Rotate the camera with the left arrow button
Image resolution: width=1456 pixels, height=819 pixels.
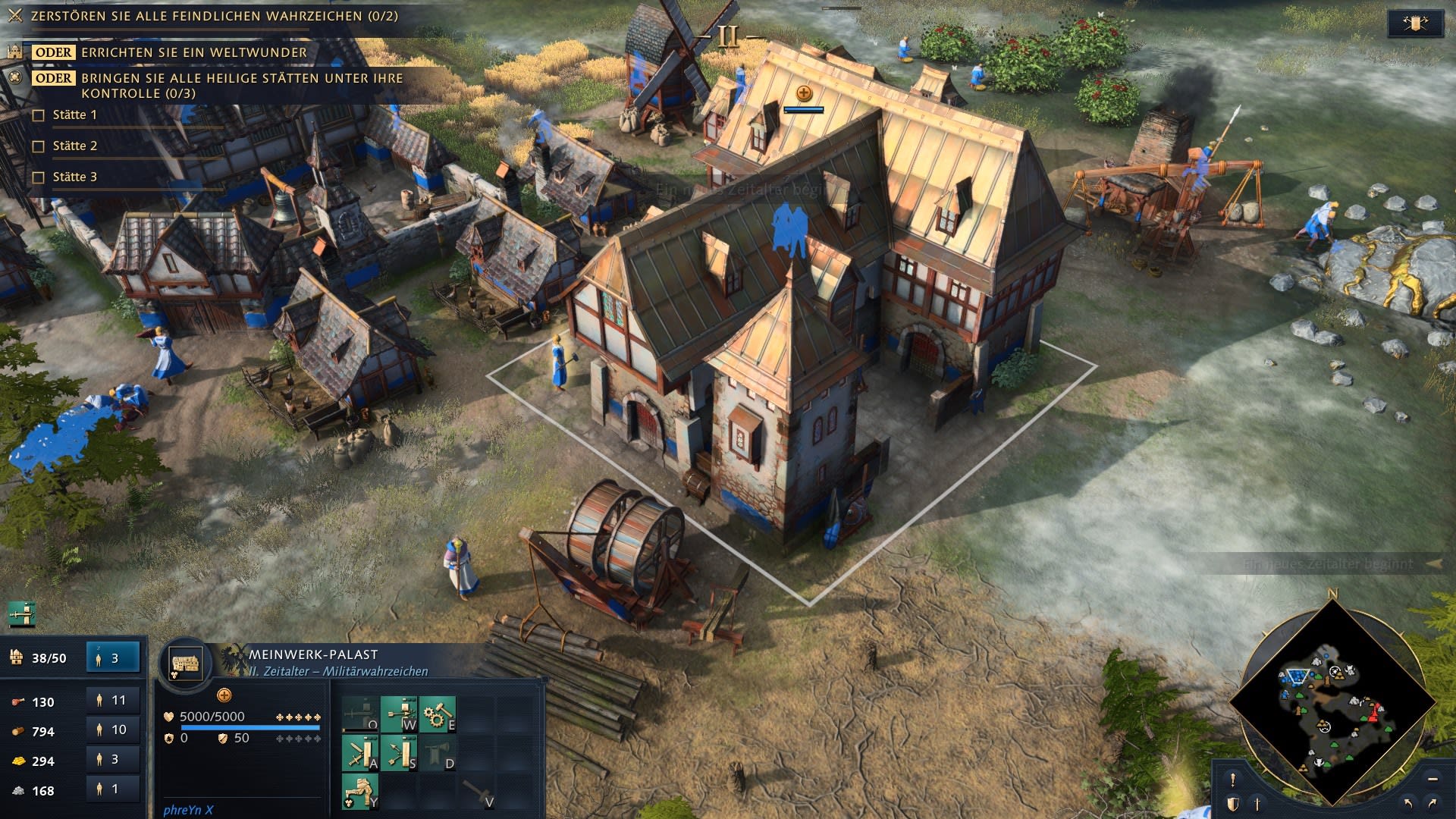coord(1409,804)
